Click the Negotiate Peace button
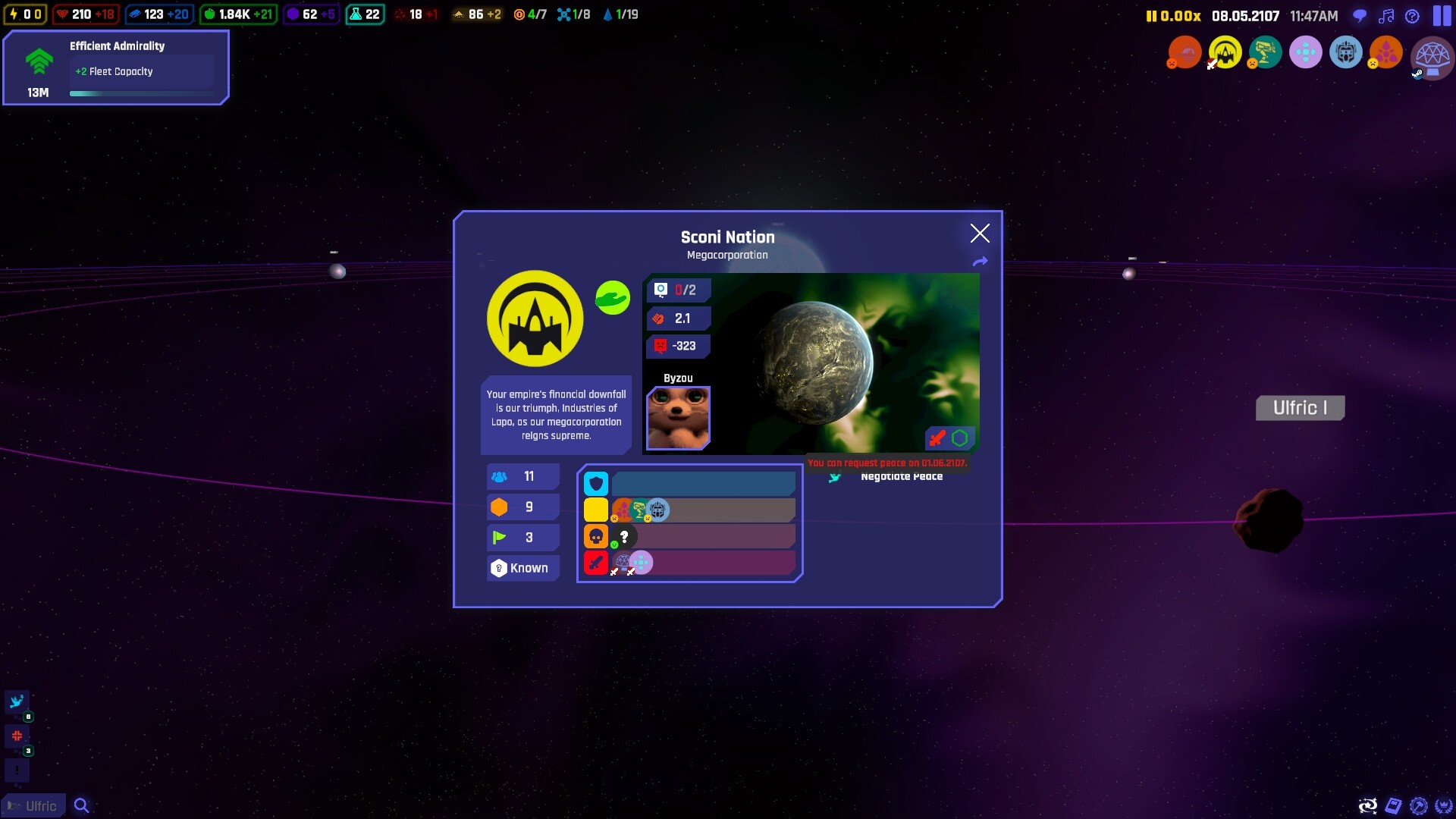The image size is (1456, 819). pyautogui.click(x=902, y=476)
